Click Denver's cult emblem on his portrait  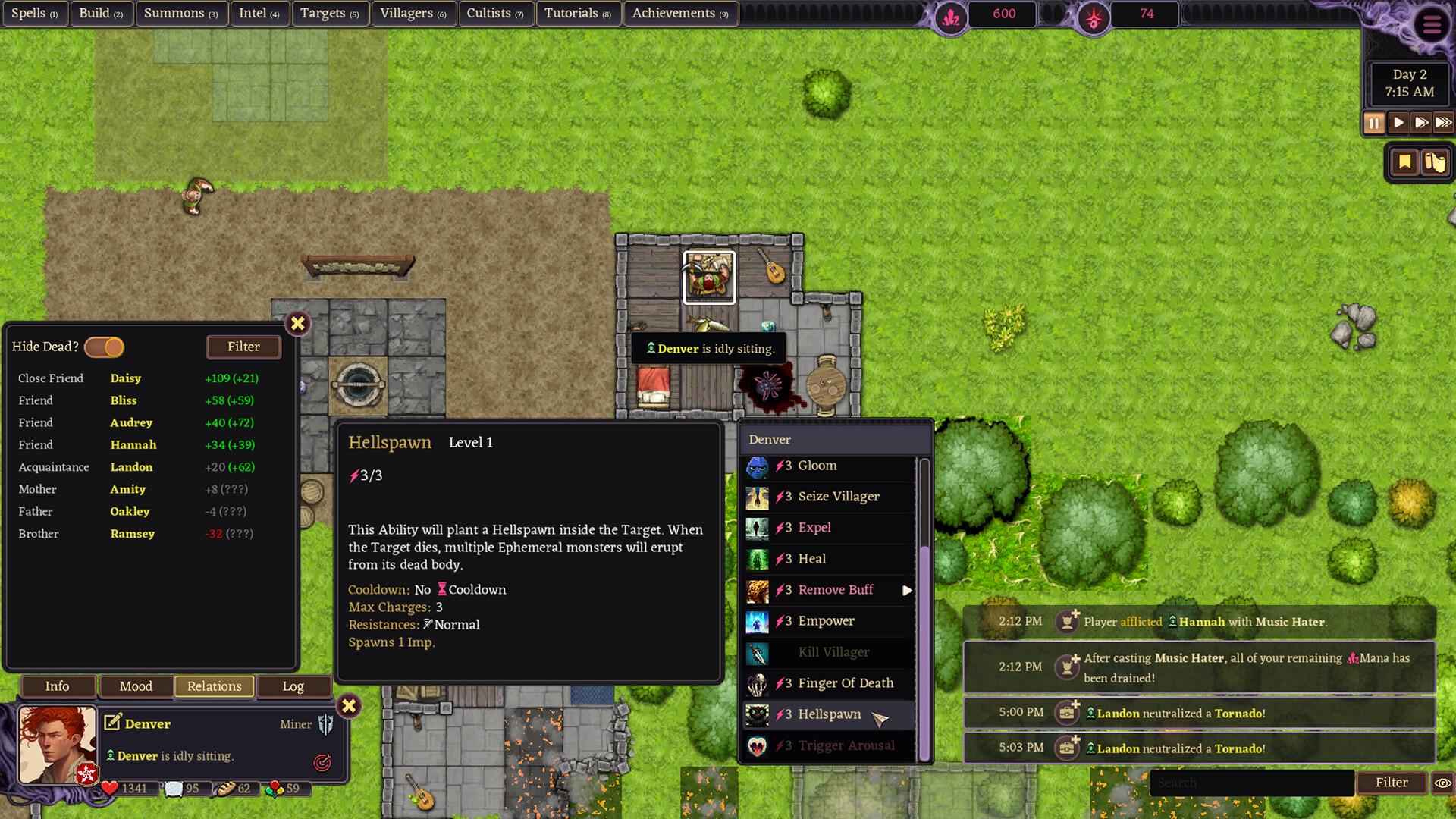pyautogui.click(x=87, y=774)
